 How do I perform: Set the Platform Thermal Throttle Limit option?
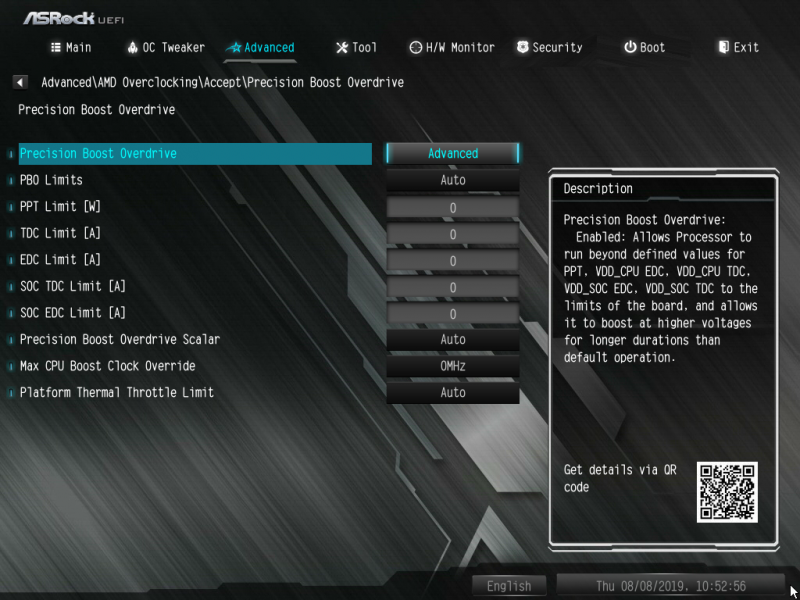[453, 393]
